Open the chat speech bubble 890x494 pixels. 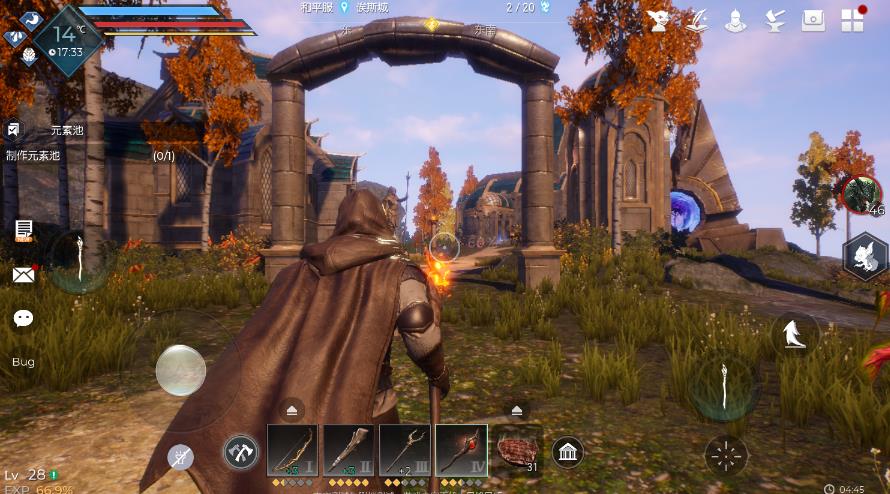(23, 318)
